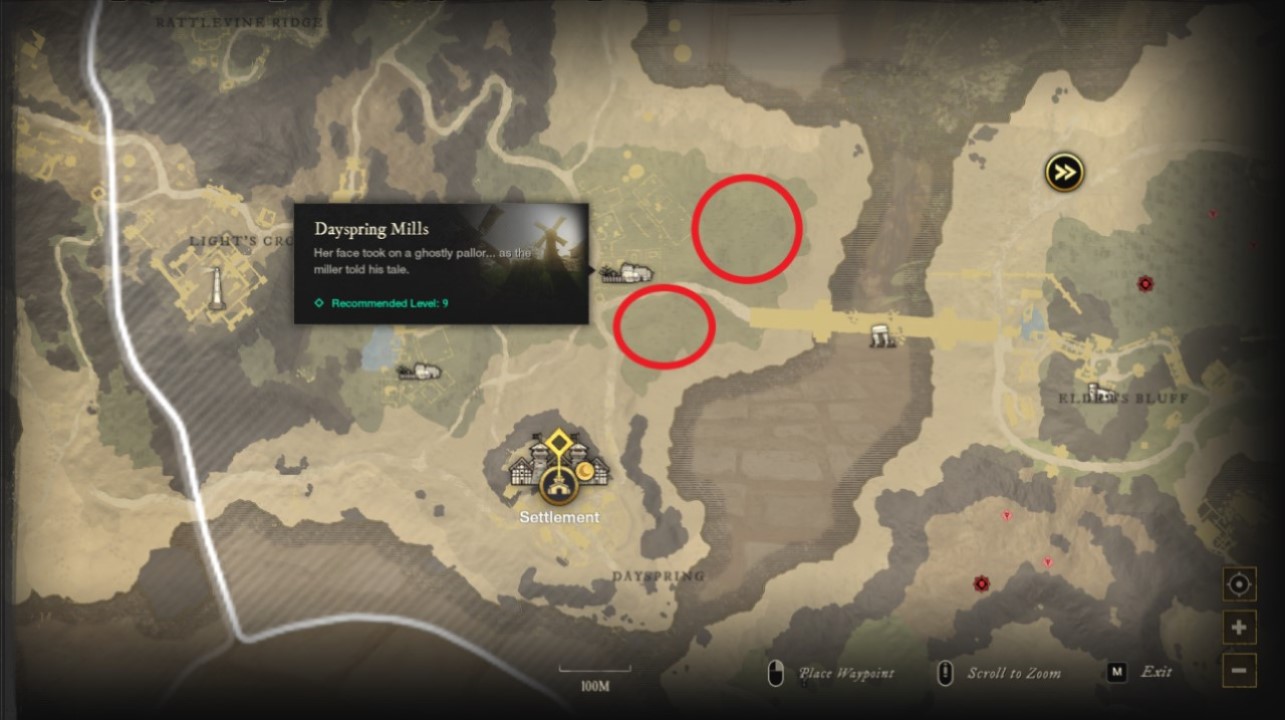Click the windmill icon for Dayspring Mills

630,270
